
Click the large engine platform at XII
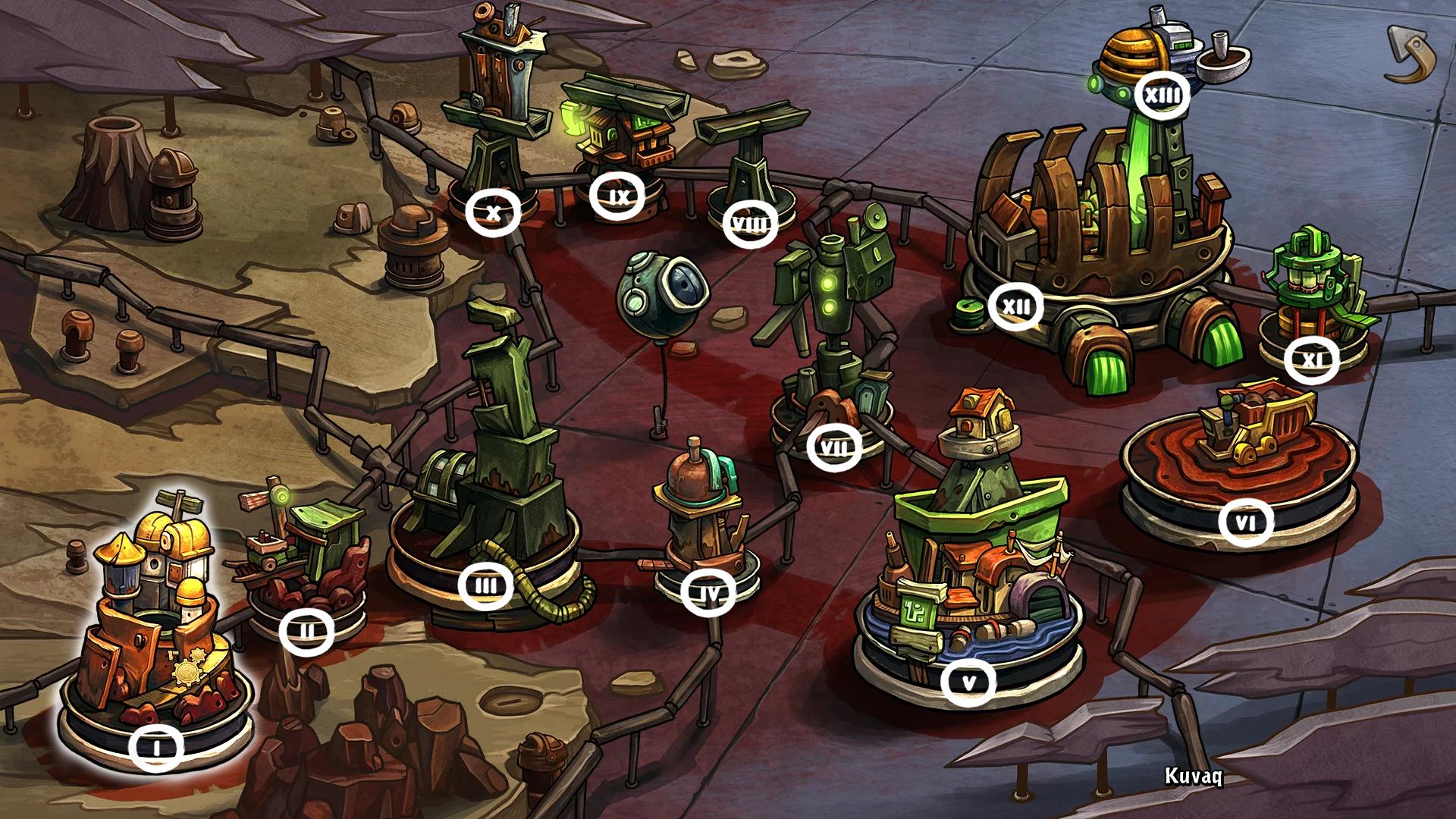point(1017,306)
